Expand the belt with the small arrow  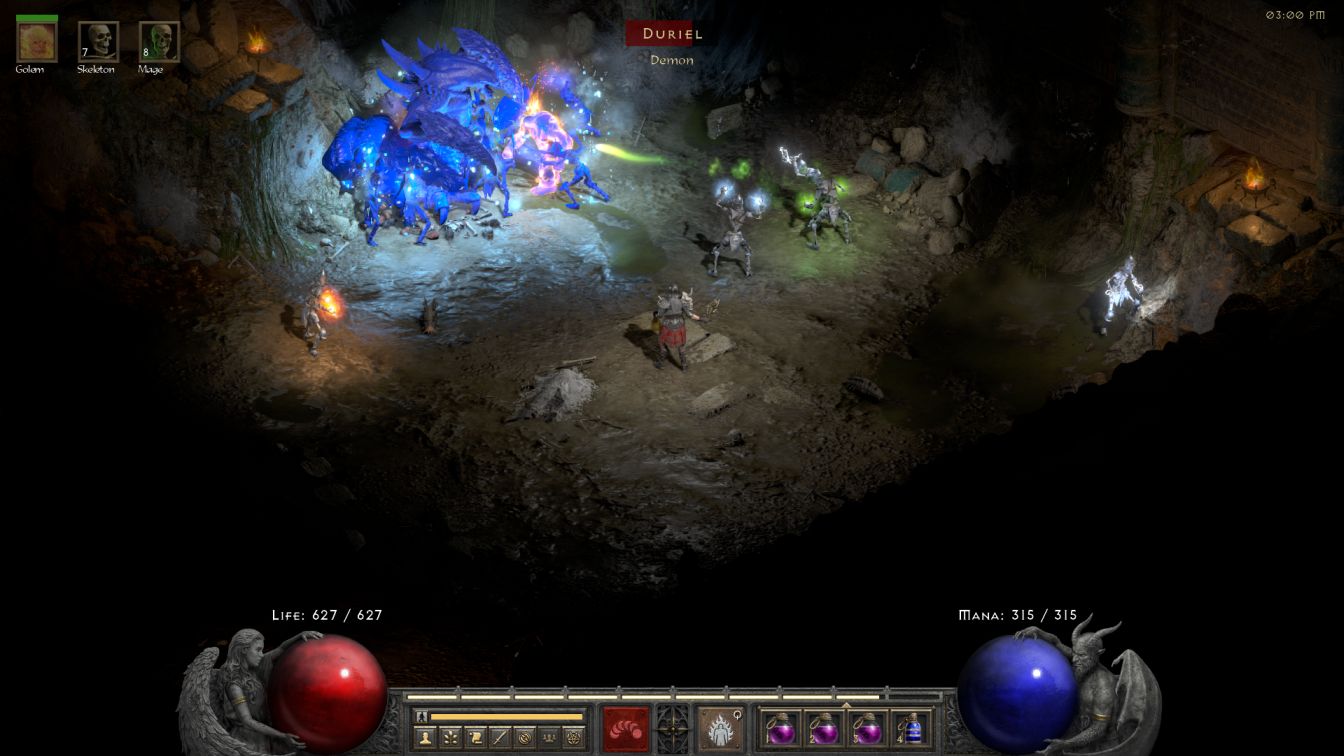tap(846, 704)
